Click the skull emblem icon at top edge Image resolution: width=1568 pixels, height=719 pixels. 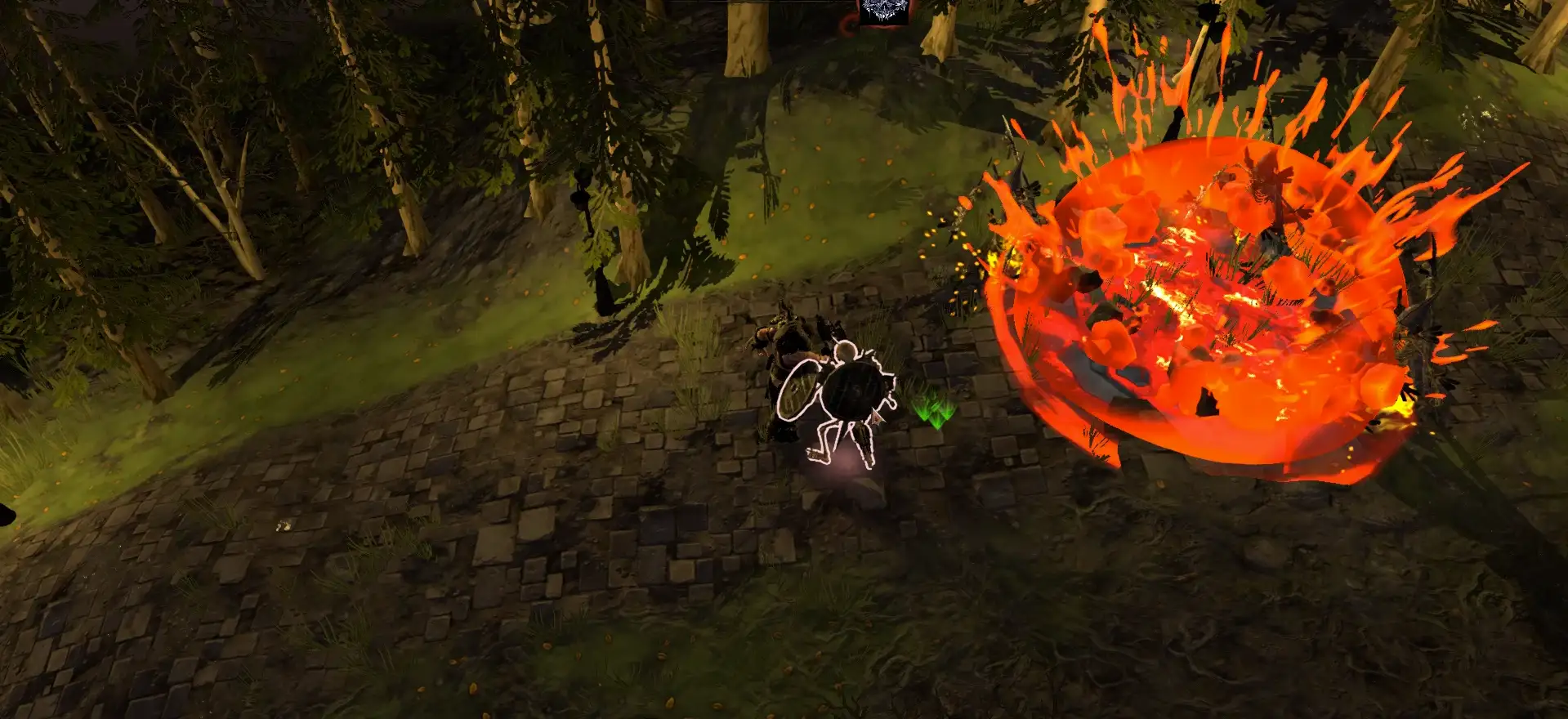[x=883, y=11]
